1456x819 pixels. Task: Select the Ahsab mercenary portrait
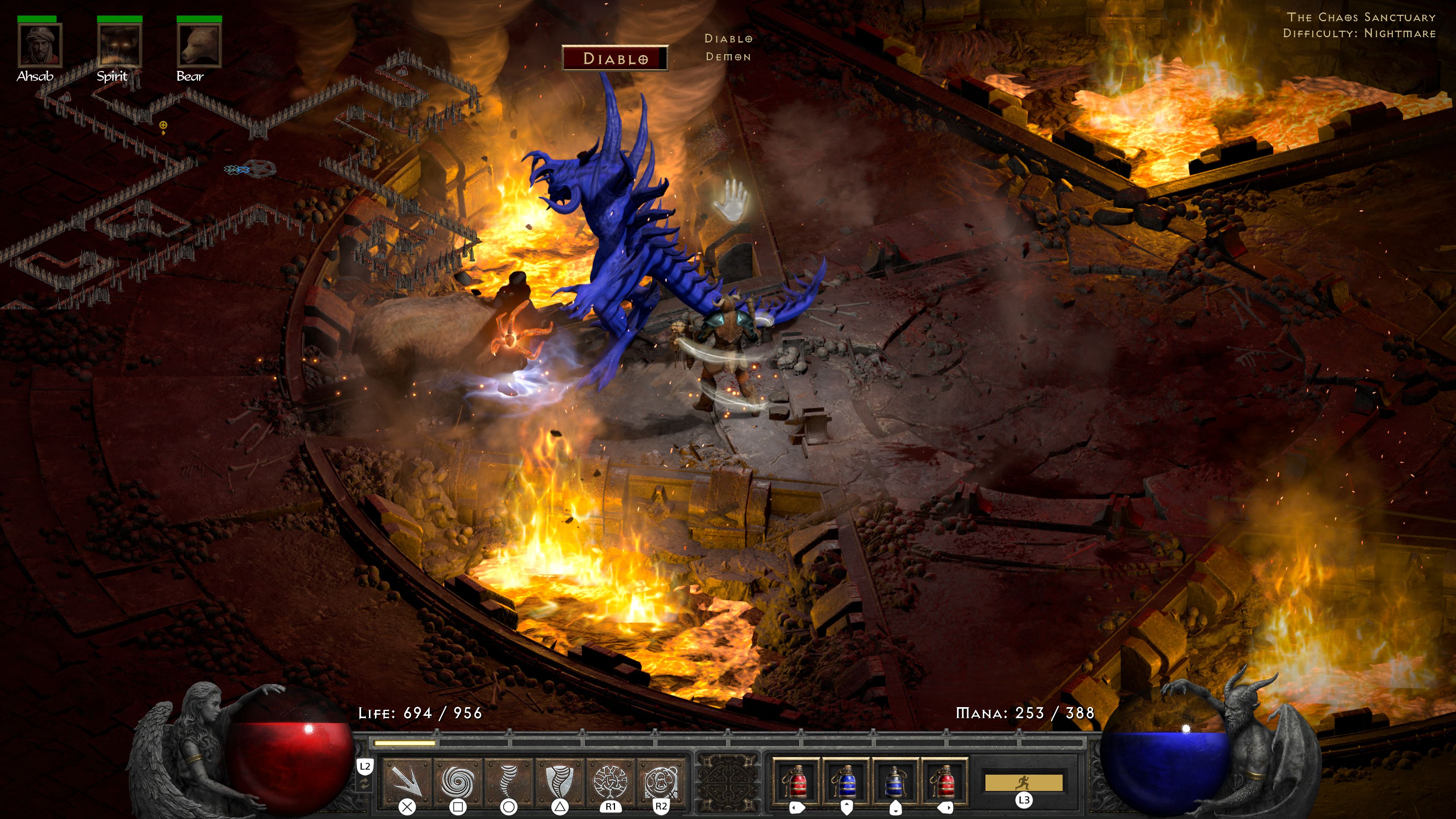(39, 45)
